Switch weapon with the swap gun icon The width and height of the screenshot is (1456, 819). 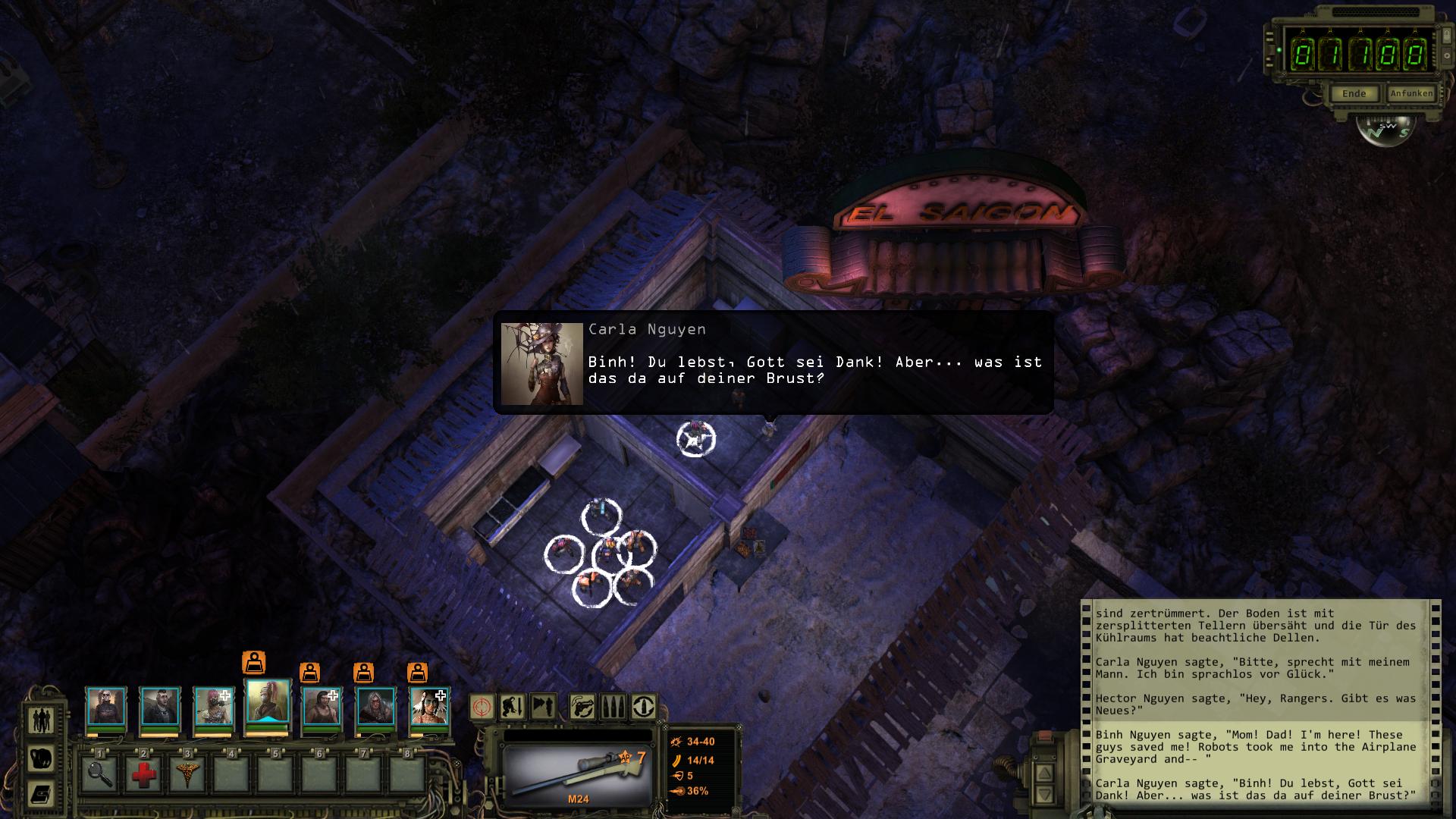coord(583,708)
